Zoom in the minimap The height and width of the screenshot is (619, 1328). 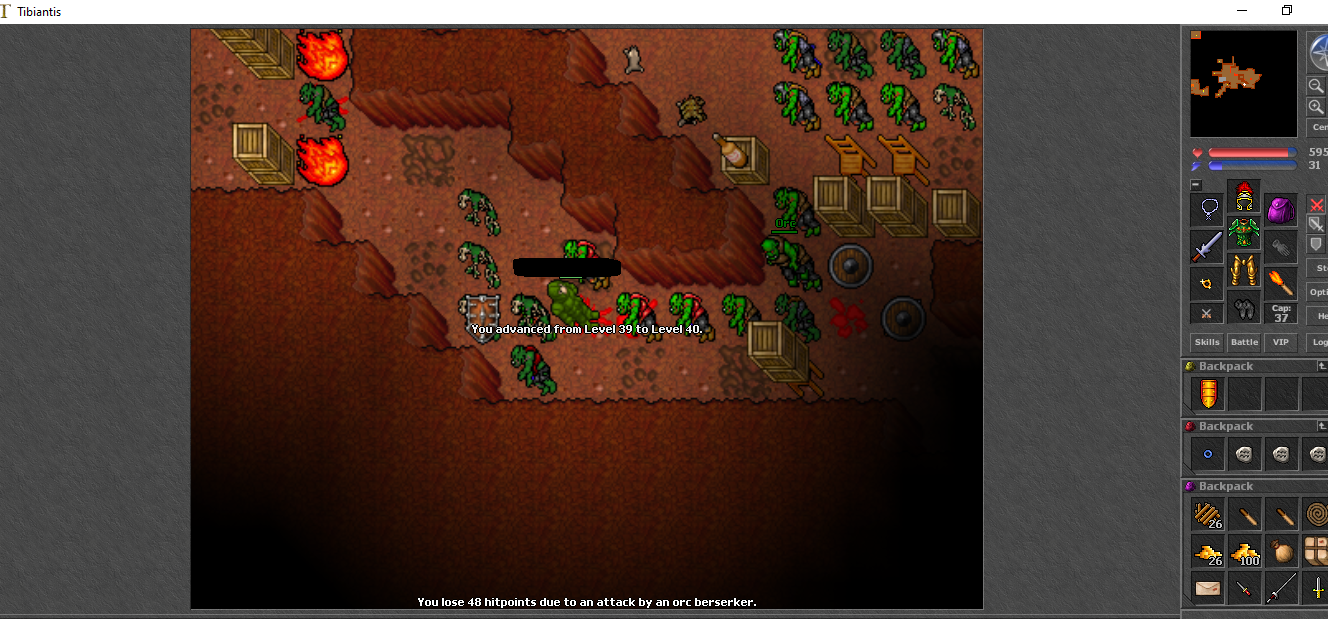[1316, 107]
